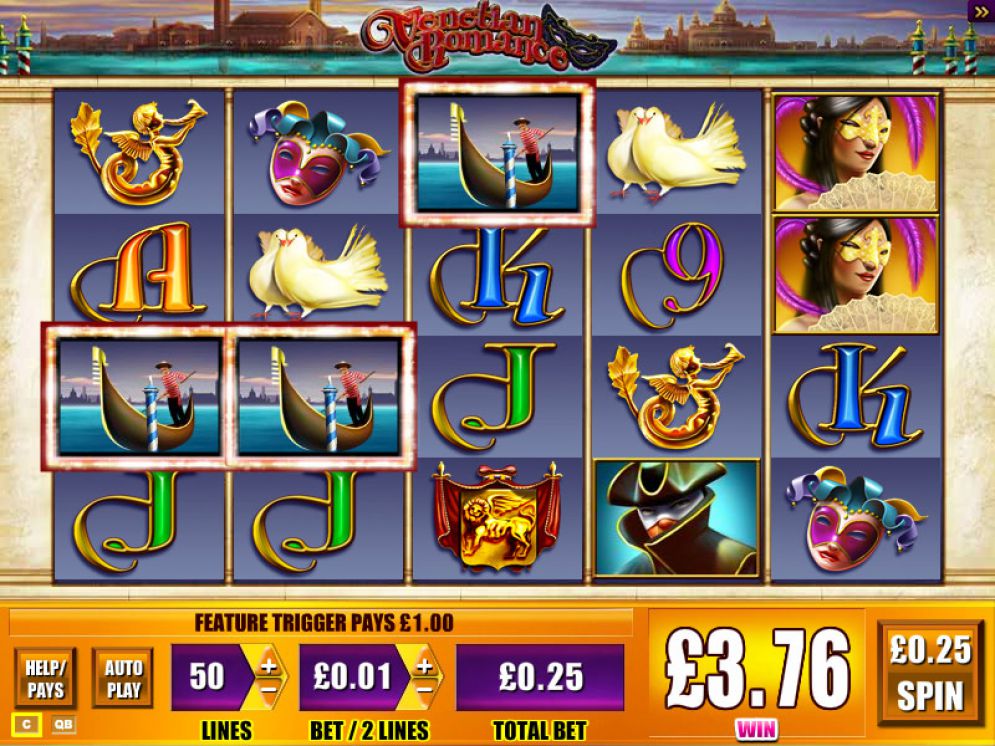
Task: Raise the bet per 2 lines
Action: (425, 665)
